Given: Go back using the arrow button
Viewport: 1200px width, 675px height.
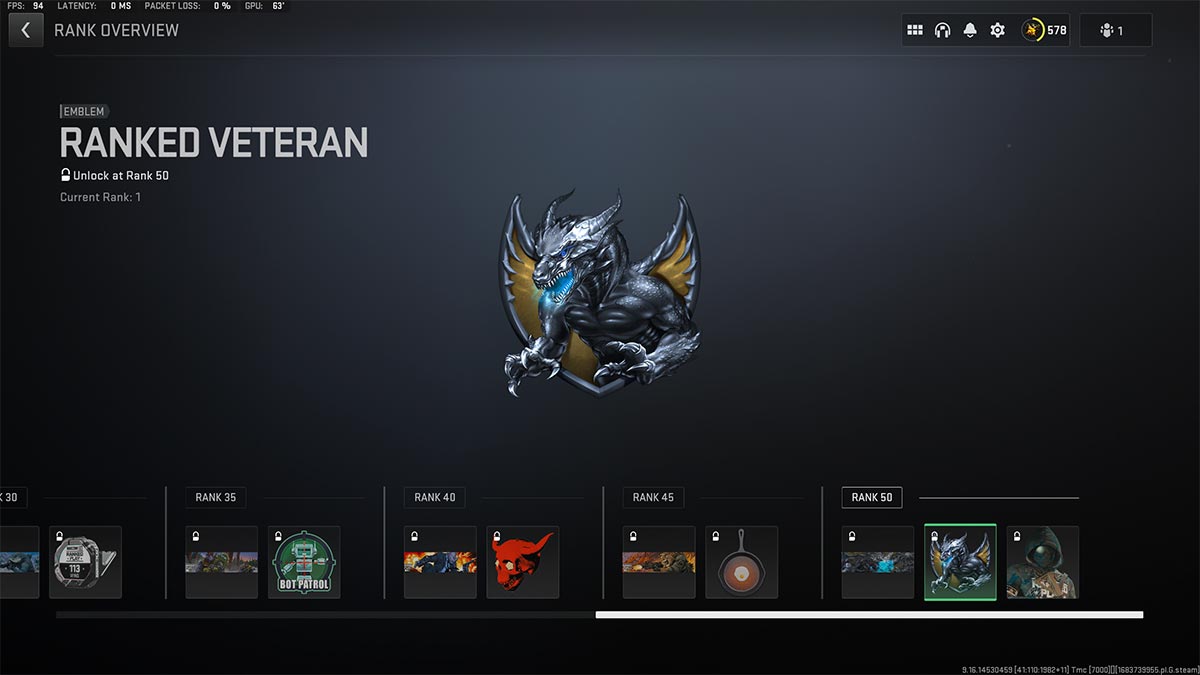Looking at the screenshot, I should pyautogui.click(x=25, y=30).
